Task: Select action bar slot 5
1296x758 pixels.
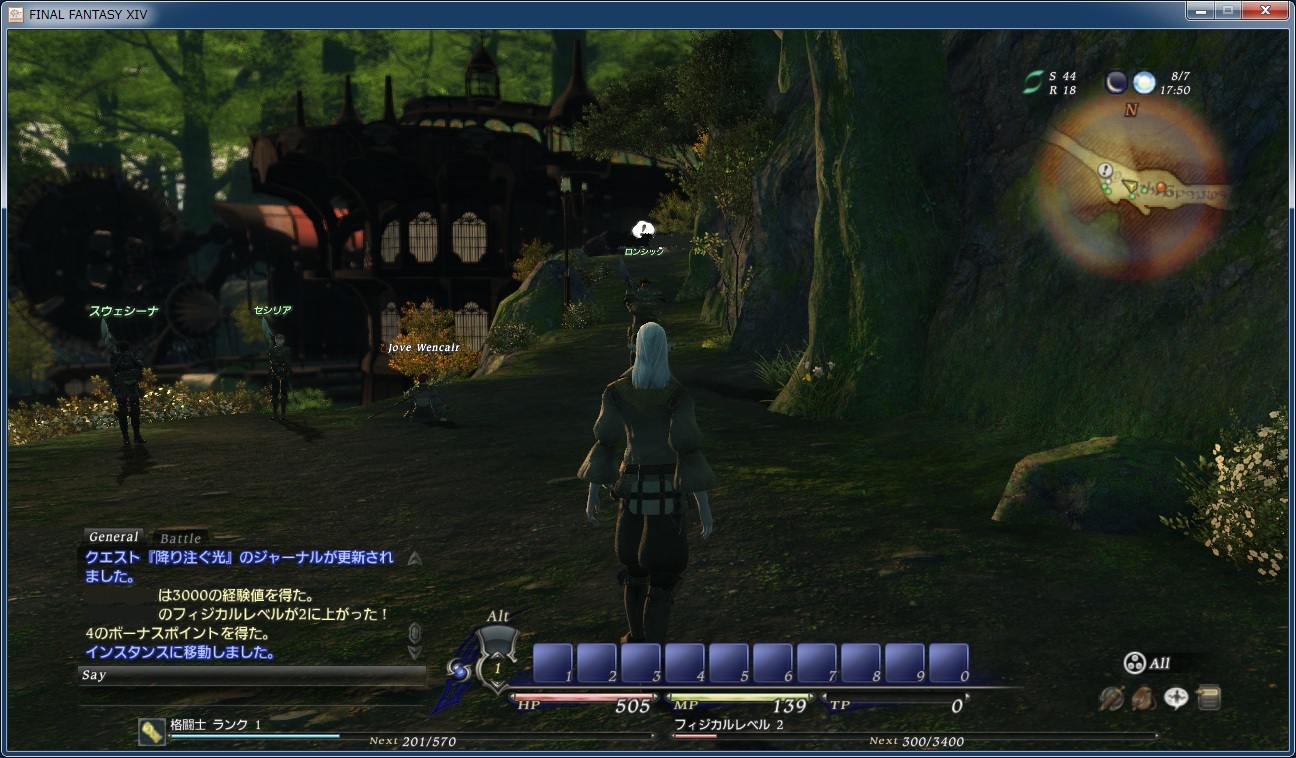Action: point(728,663)
